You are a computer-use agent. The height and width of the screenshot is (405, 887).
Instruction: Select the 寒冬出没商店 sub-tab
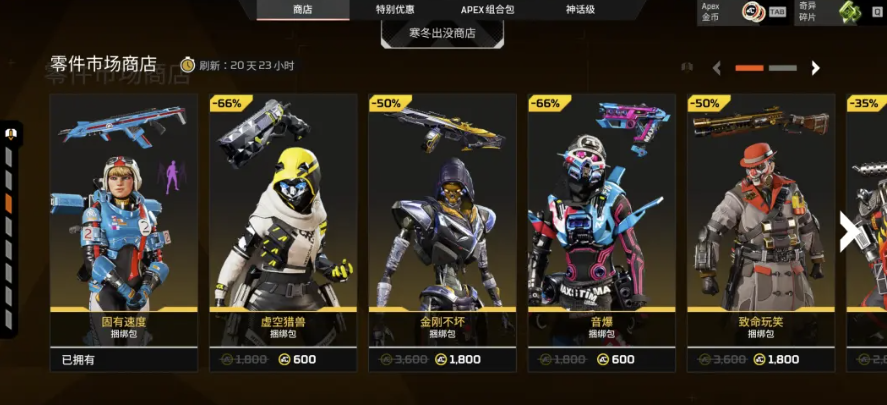[x=442, y=33]
